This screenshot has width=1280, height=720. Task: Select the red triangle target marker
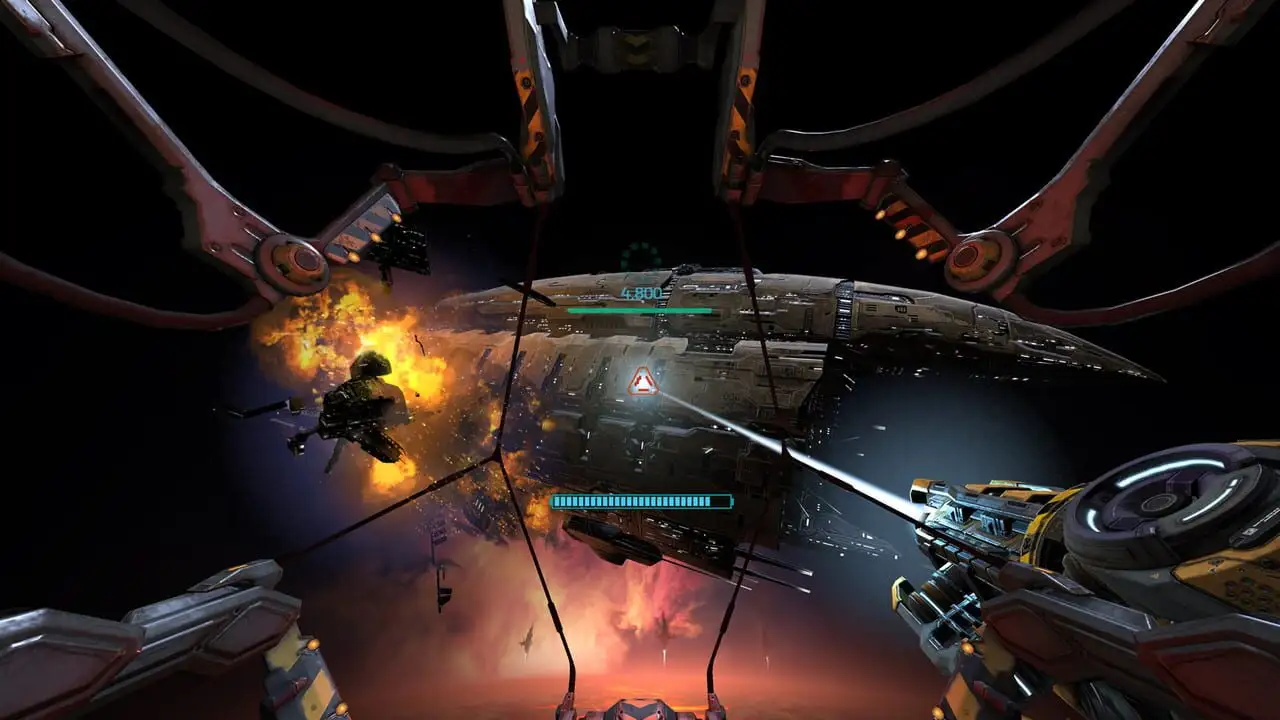(x=642, y=381)
